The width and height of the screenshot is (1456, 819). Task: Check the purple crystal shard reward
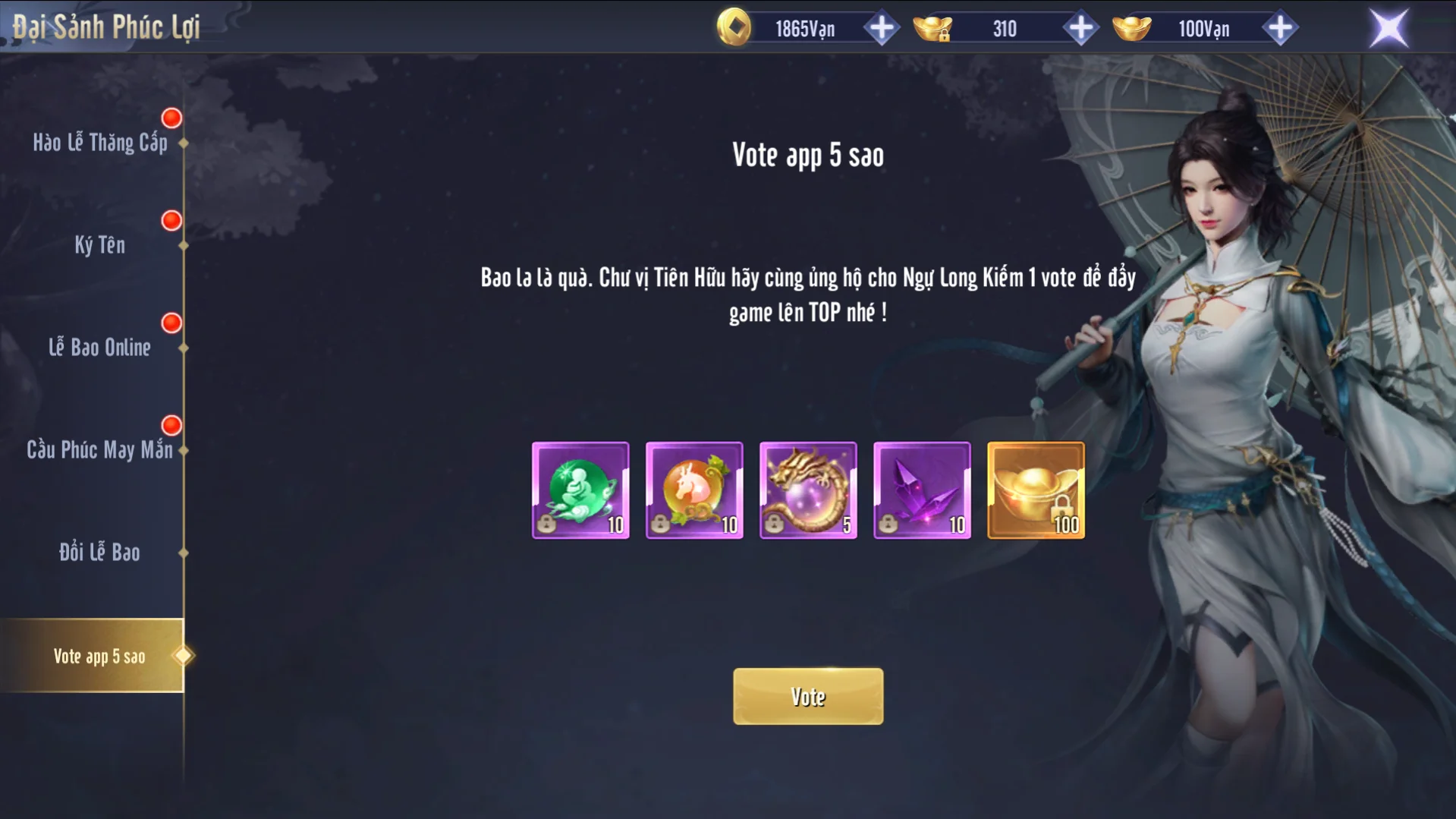pyautogui.click(x=922, y=490)
